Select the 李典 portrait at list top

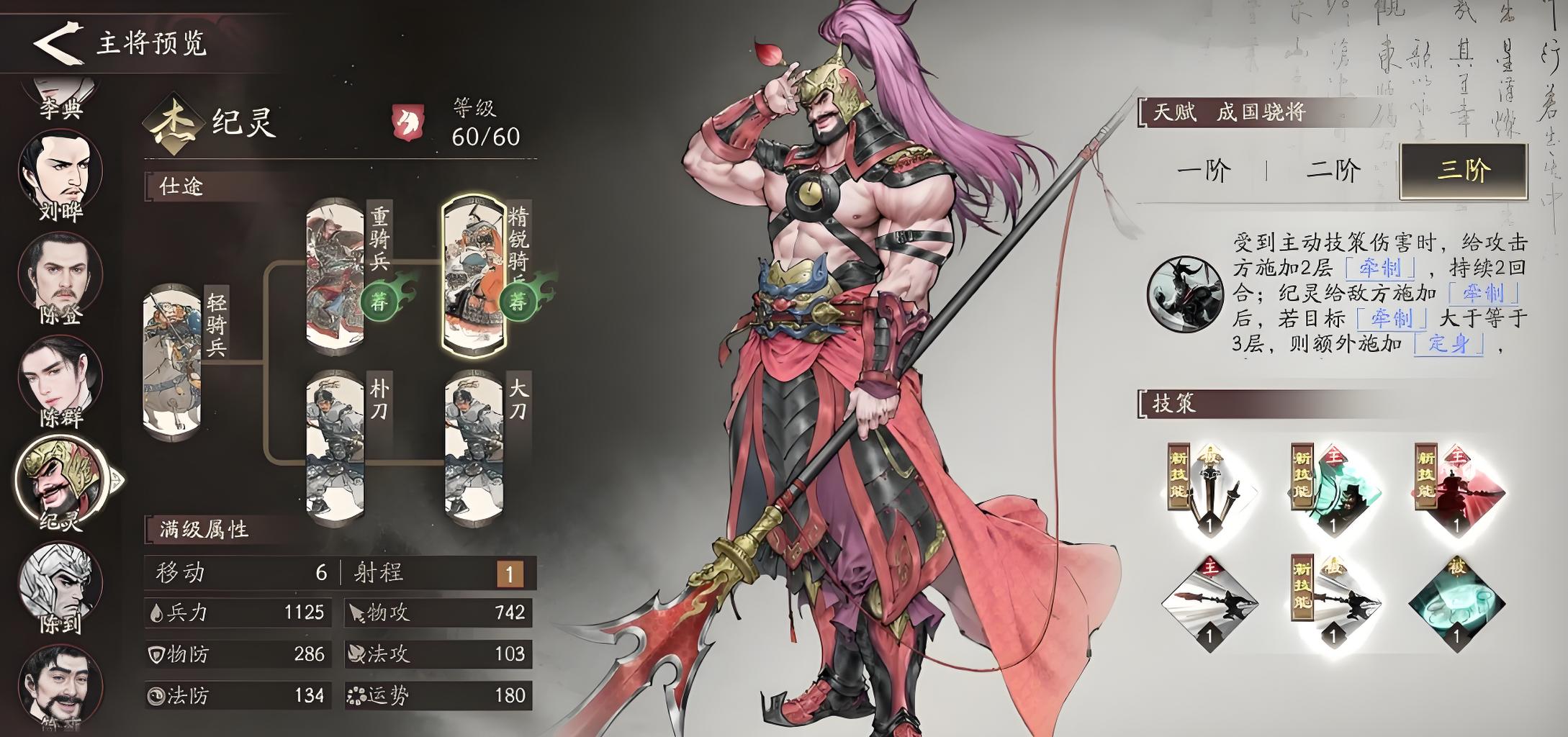tap(60, 97)
